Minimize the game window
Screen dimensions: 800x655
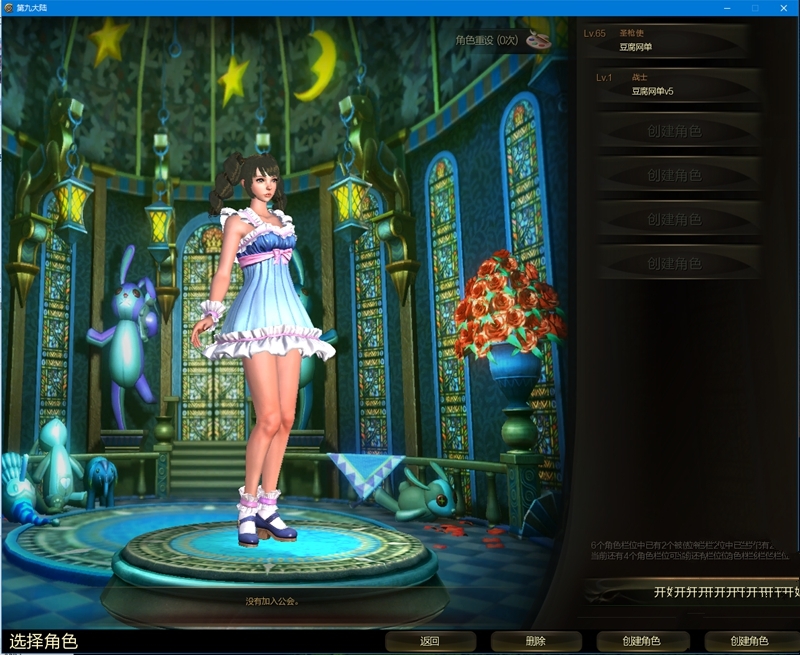[727, 8]
